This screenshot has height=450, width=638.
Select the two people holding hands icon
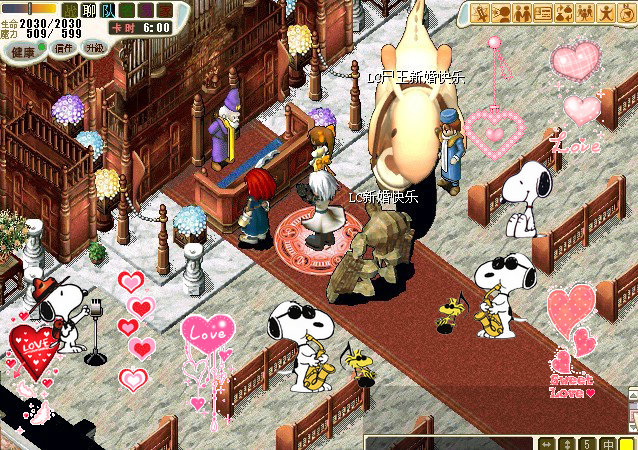[x=522, y=13]
